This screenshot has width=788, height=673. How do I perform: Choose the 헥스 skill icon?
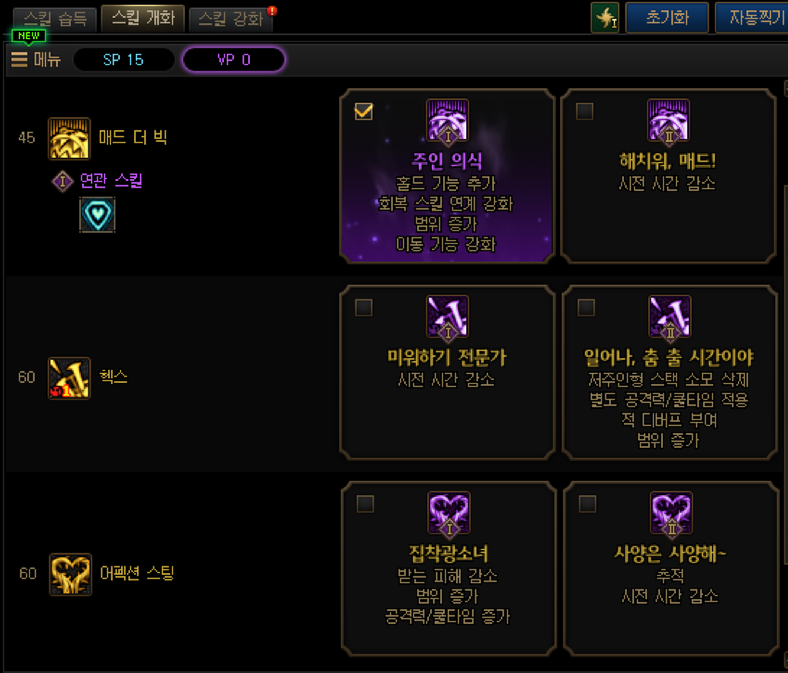pos(69,378)
